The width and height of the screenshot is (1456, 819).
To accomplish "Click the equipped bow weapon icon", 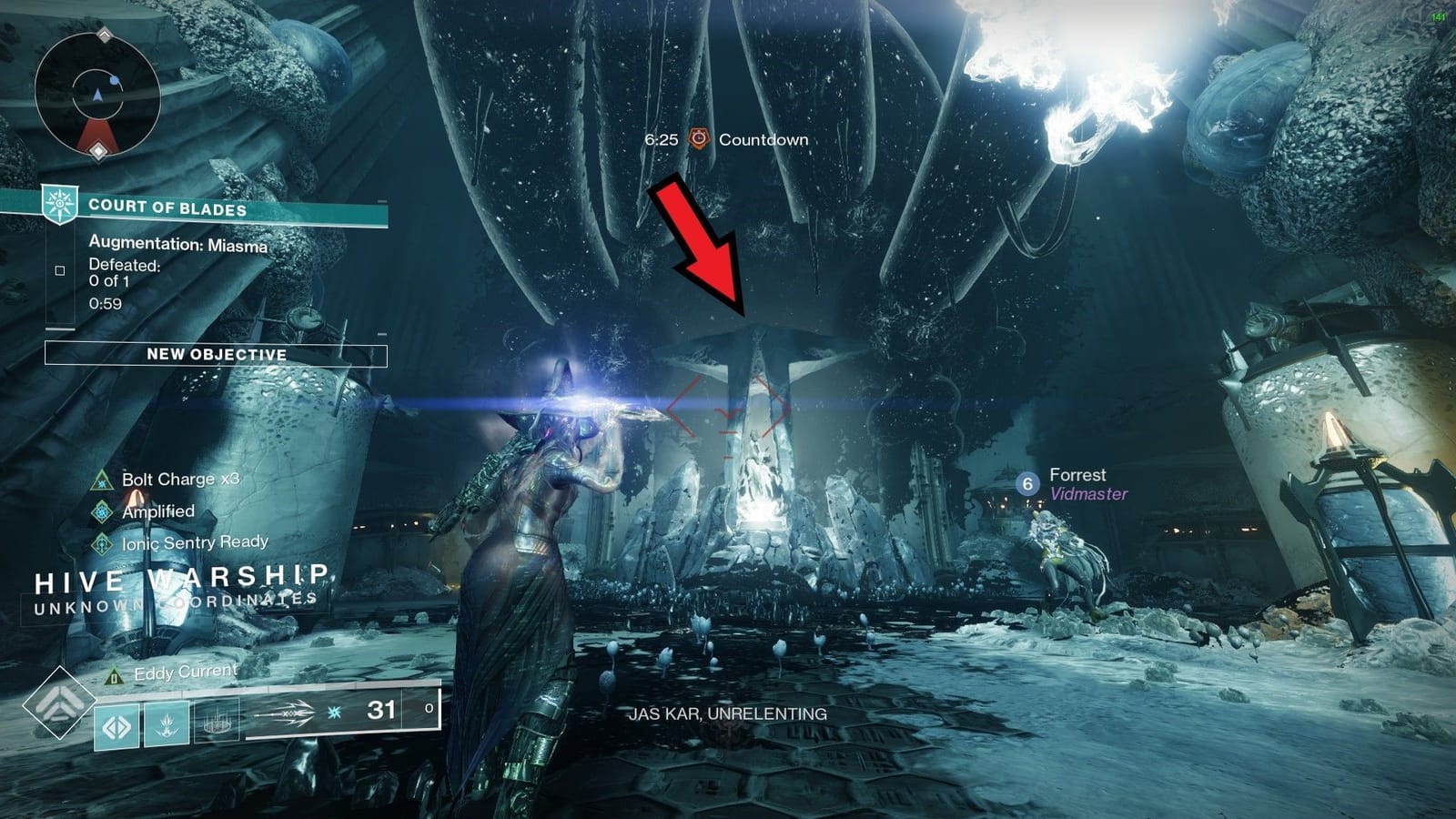I will point(289,713).
